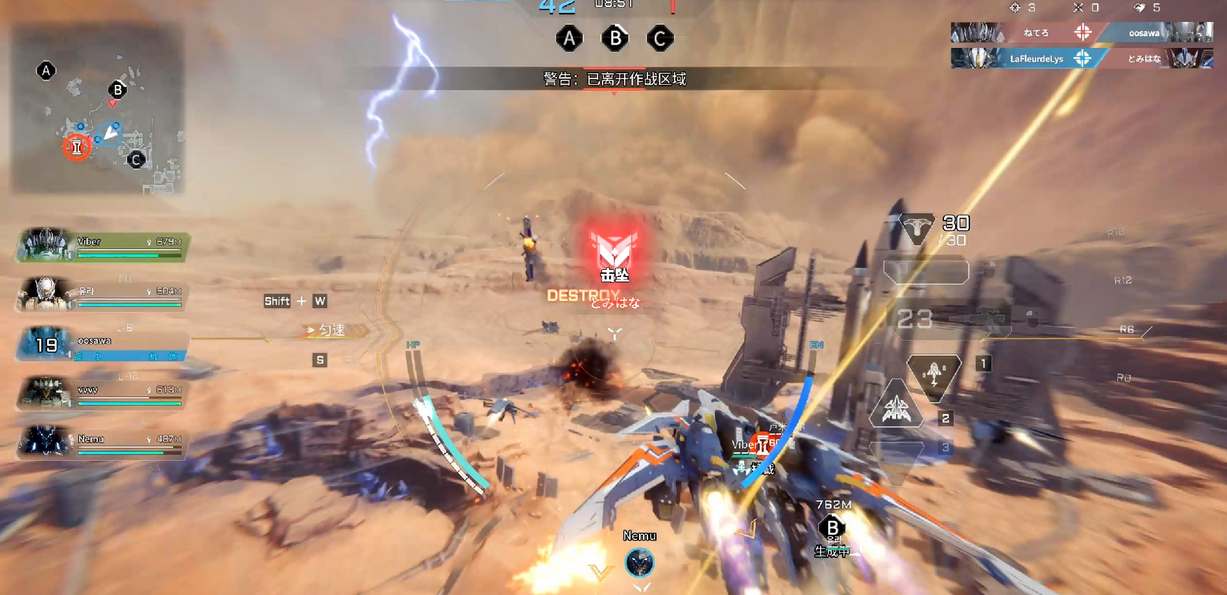This screenshot has width=1227, height=595.
Task: Click the primary weapon icon beside 30 ammo
Action: click(917, 229)
